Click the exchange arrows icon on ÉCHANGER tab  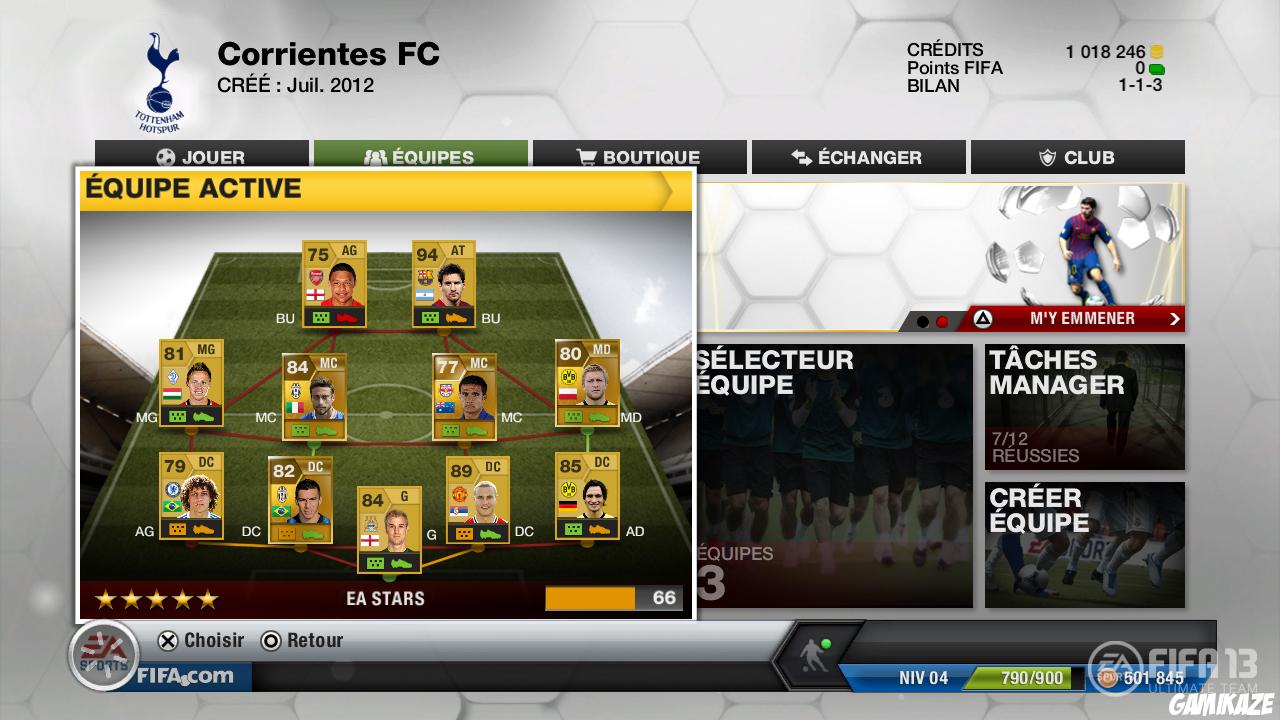tap(799, 157)
